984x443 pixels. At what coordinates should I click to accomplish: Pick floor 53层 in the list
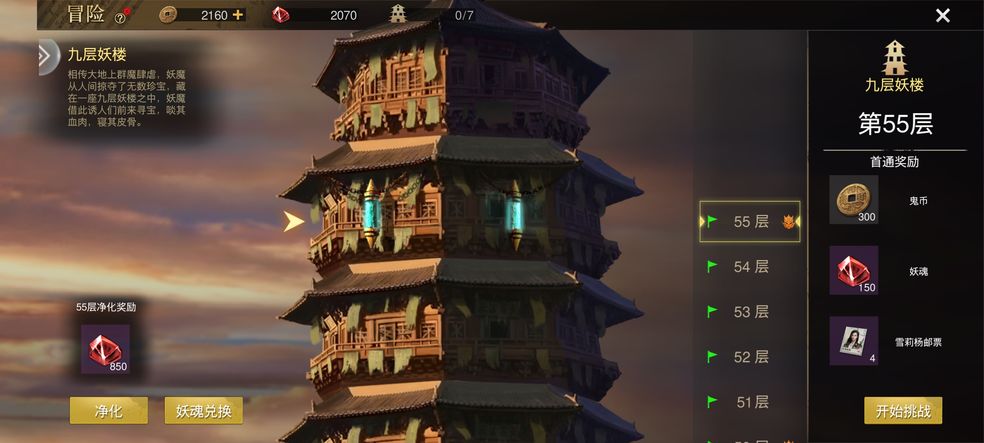point(750,312)
